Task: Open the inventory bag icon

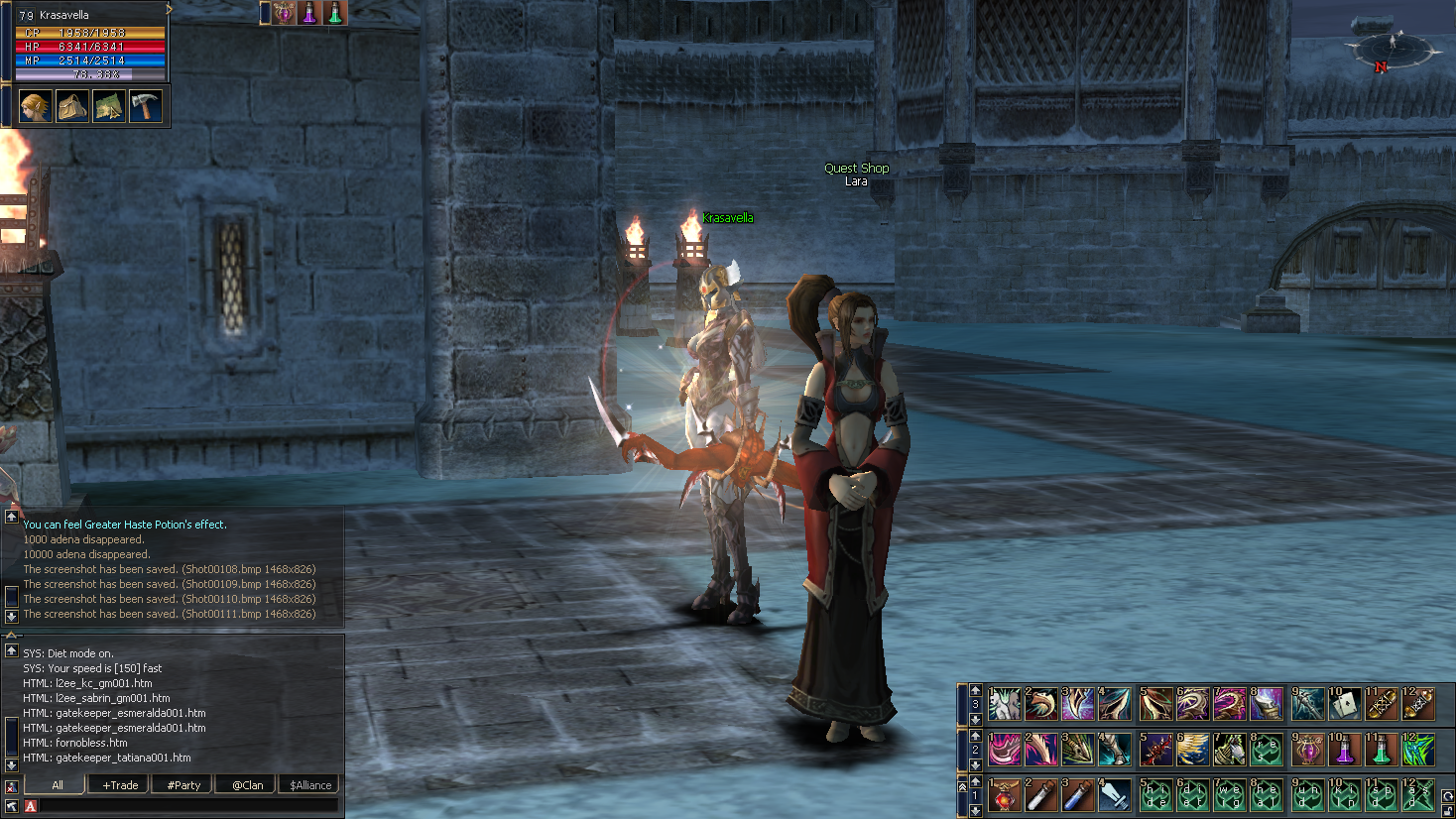Action: click(x=72, y=106)
